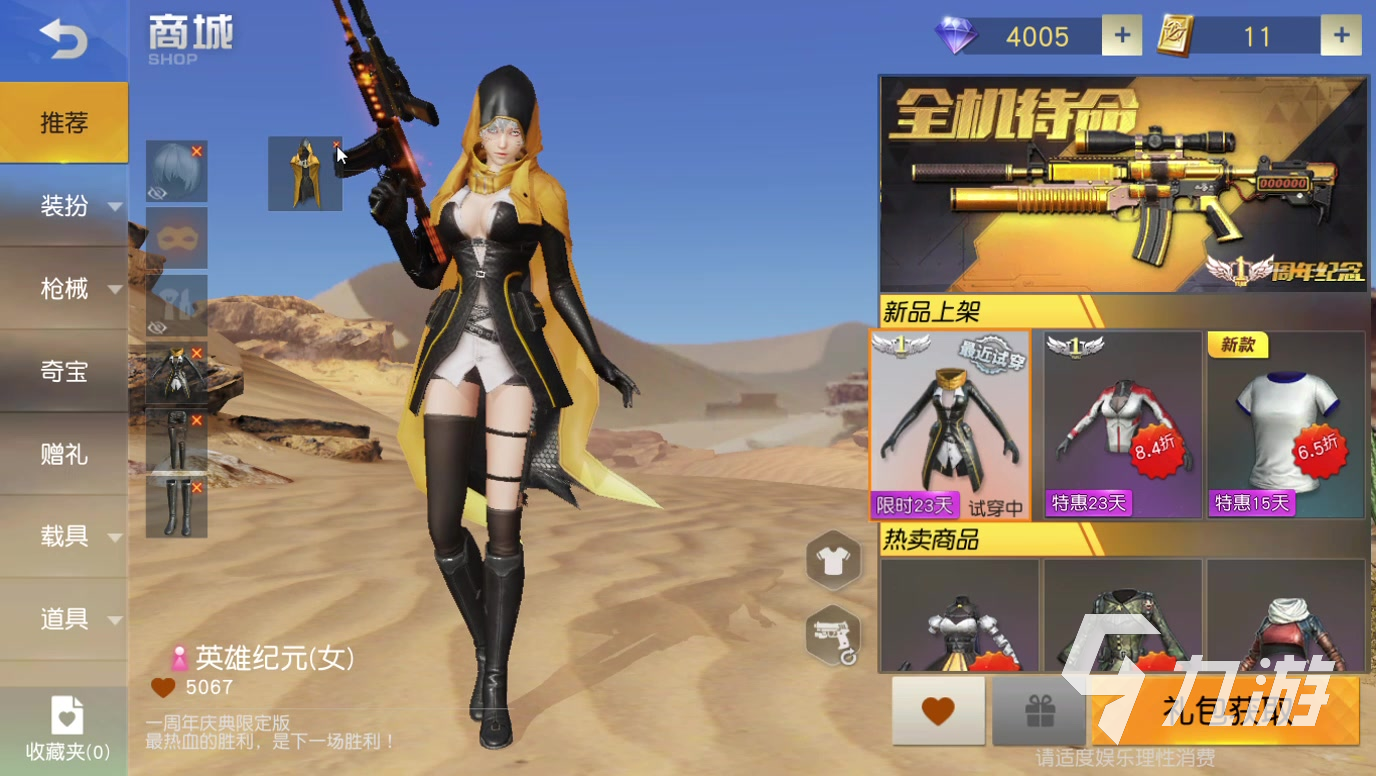
Task: Remove the yellow hooded cloak preview slot
Action: click(335, 146)
